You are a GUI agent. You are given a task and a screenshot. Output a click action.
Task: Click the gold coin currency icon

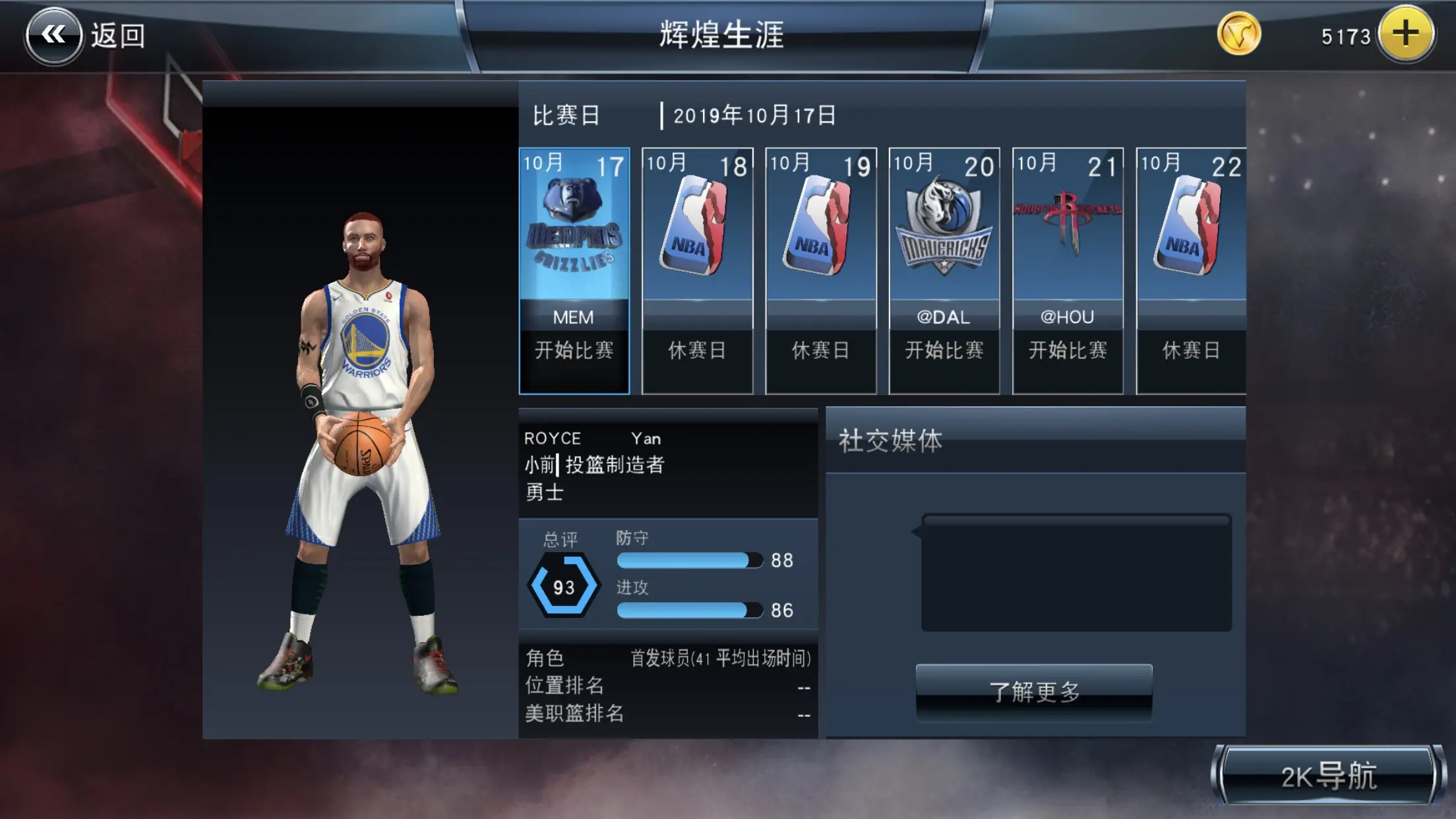[1238, 34]
